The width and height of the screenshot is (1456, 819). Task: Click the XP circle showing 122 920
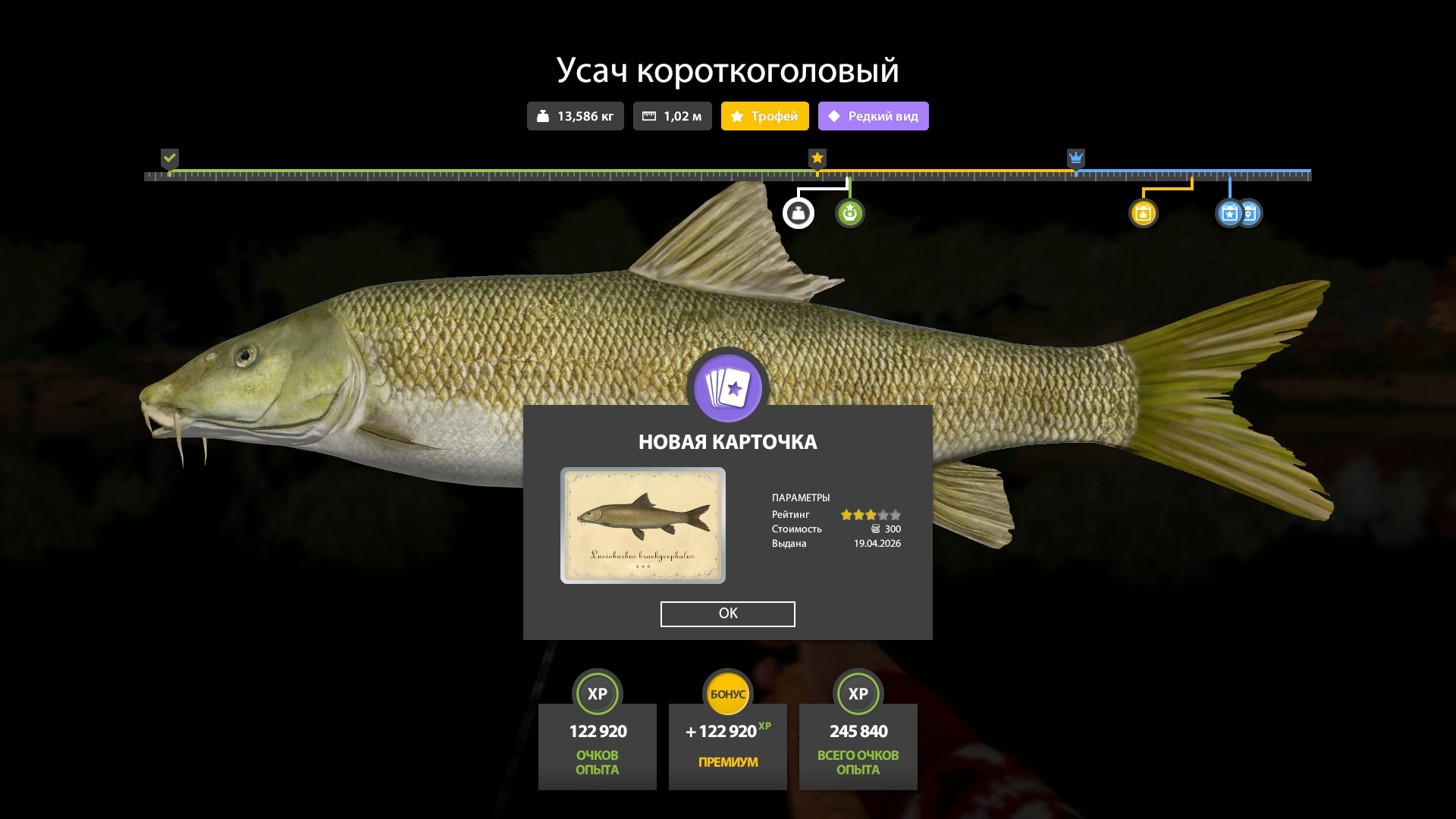[x=598, y=693]
